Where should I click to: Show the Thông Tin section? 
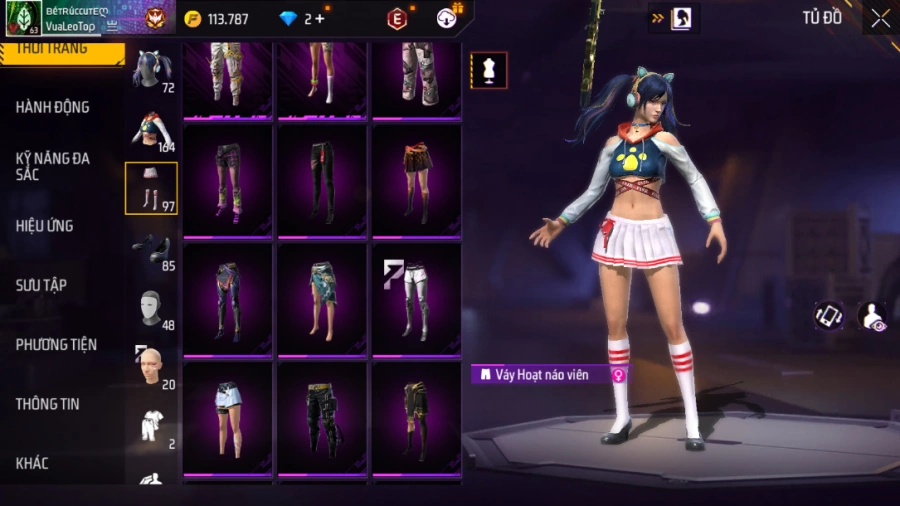coord(47,404)
